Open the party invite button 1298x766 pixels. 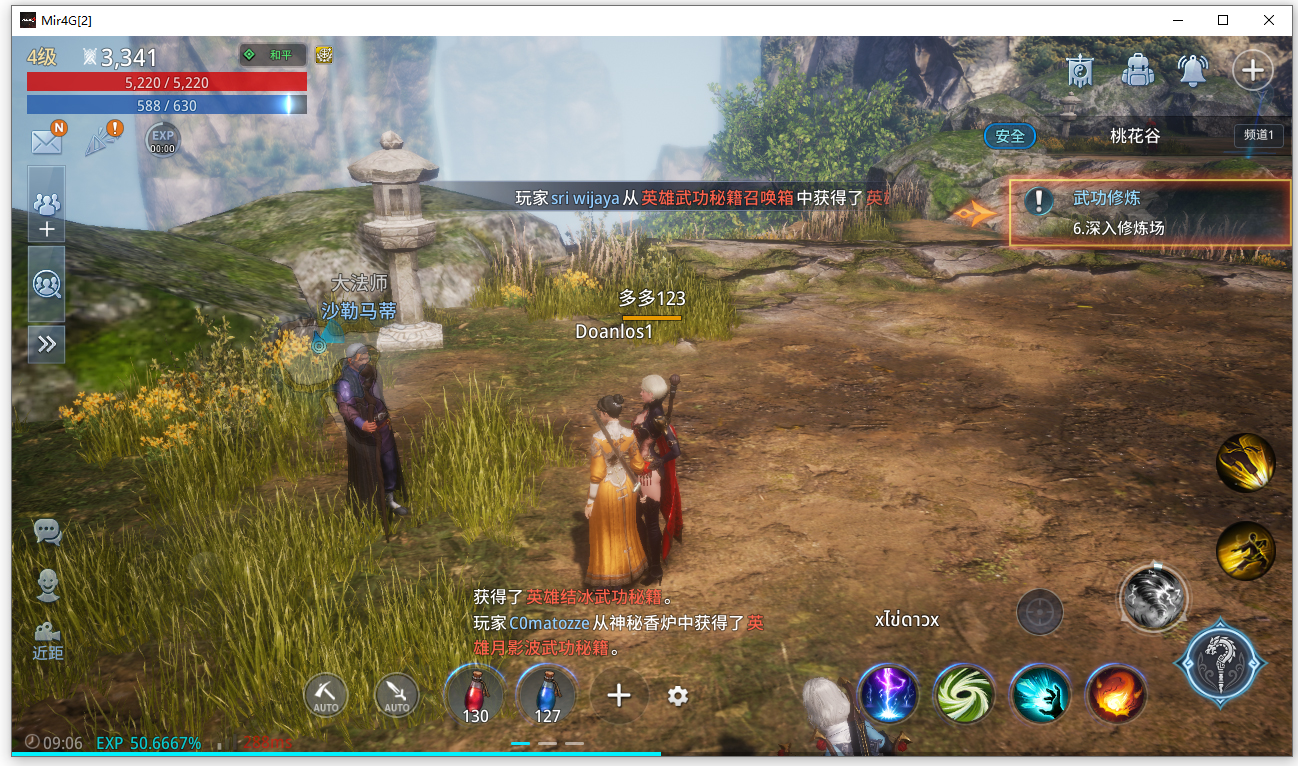pyautogui.click(x=47, y=215)
